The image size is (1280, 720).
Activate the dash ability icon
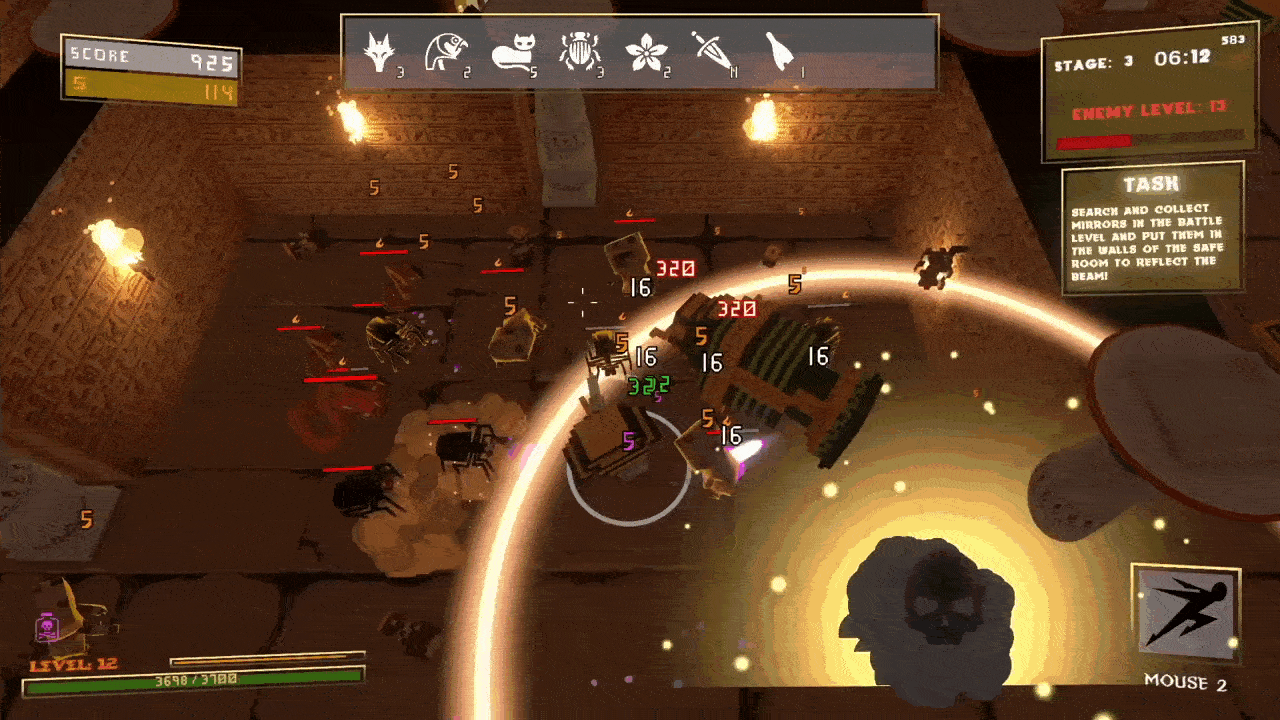(1186, 612)
